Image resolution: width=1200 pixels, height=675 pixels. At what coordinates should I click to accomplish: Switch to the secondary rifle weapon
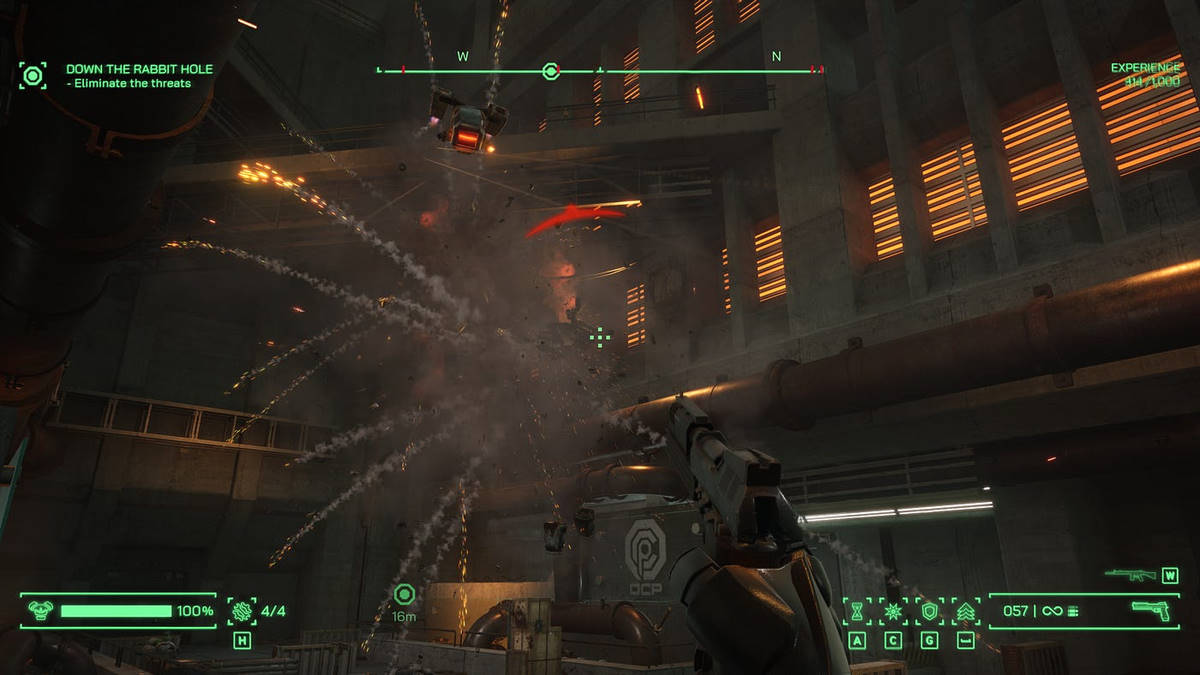(1130, 575)
